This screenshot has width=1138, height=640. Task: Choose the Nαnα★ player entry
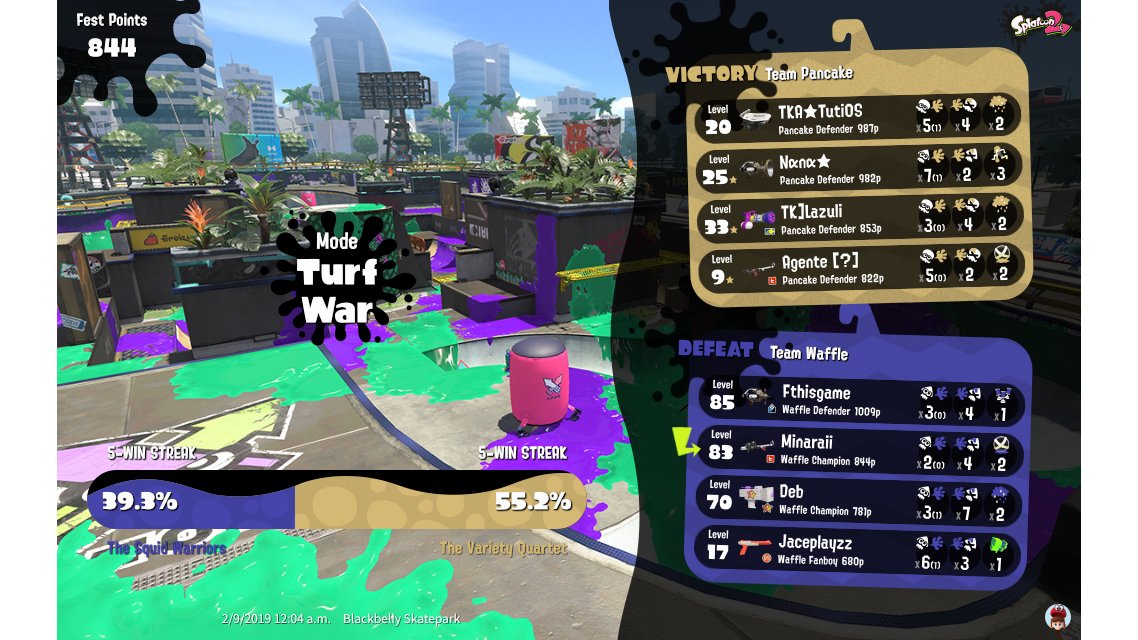coord(858,166)
